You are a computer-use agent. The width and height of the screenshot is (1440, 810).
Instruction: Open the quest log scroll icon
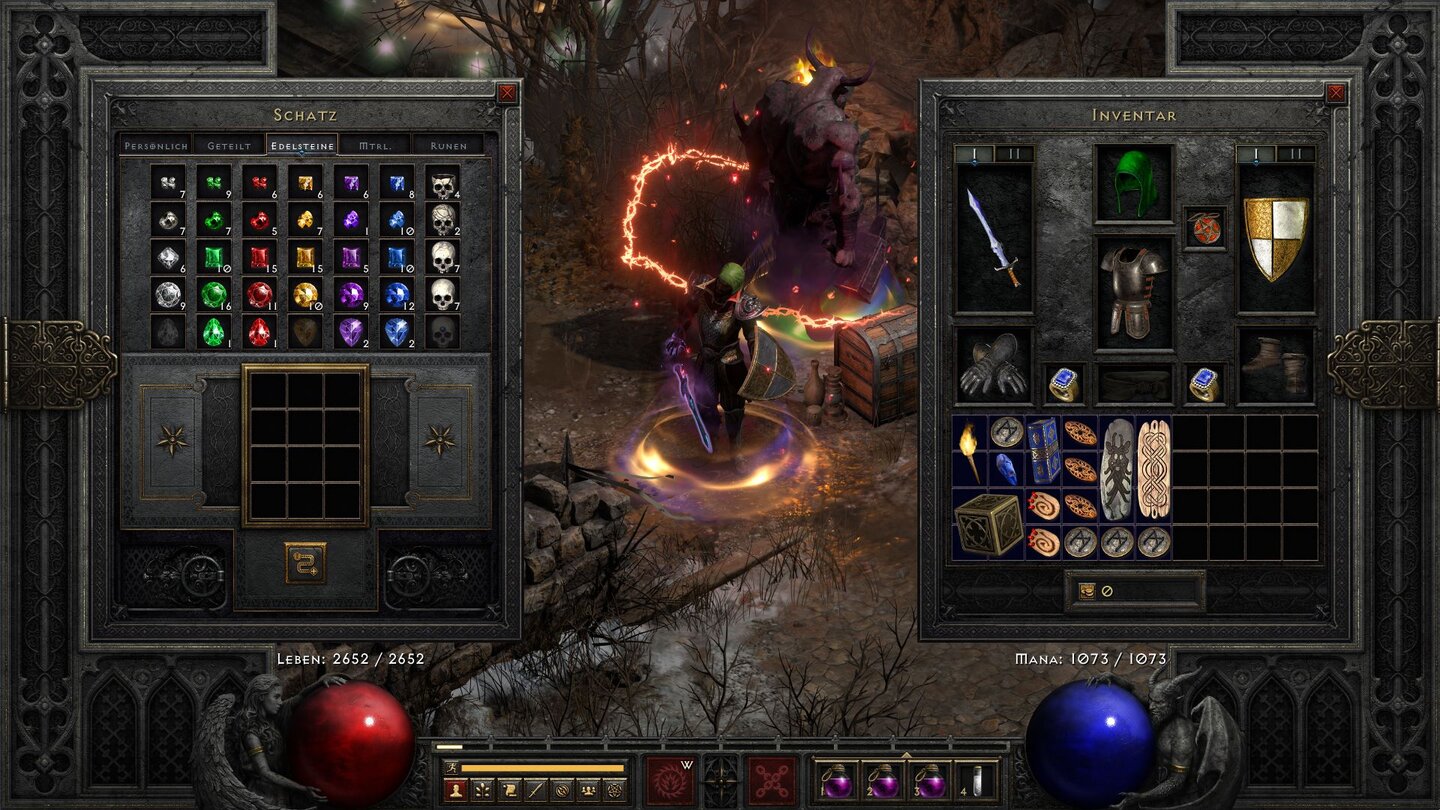(509, 790)
